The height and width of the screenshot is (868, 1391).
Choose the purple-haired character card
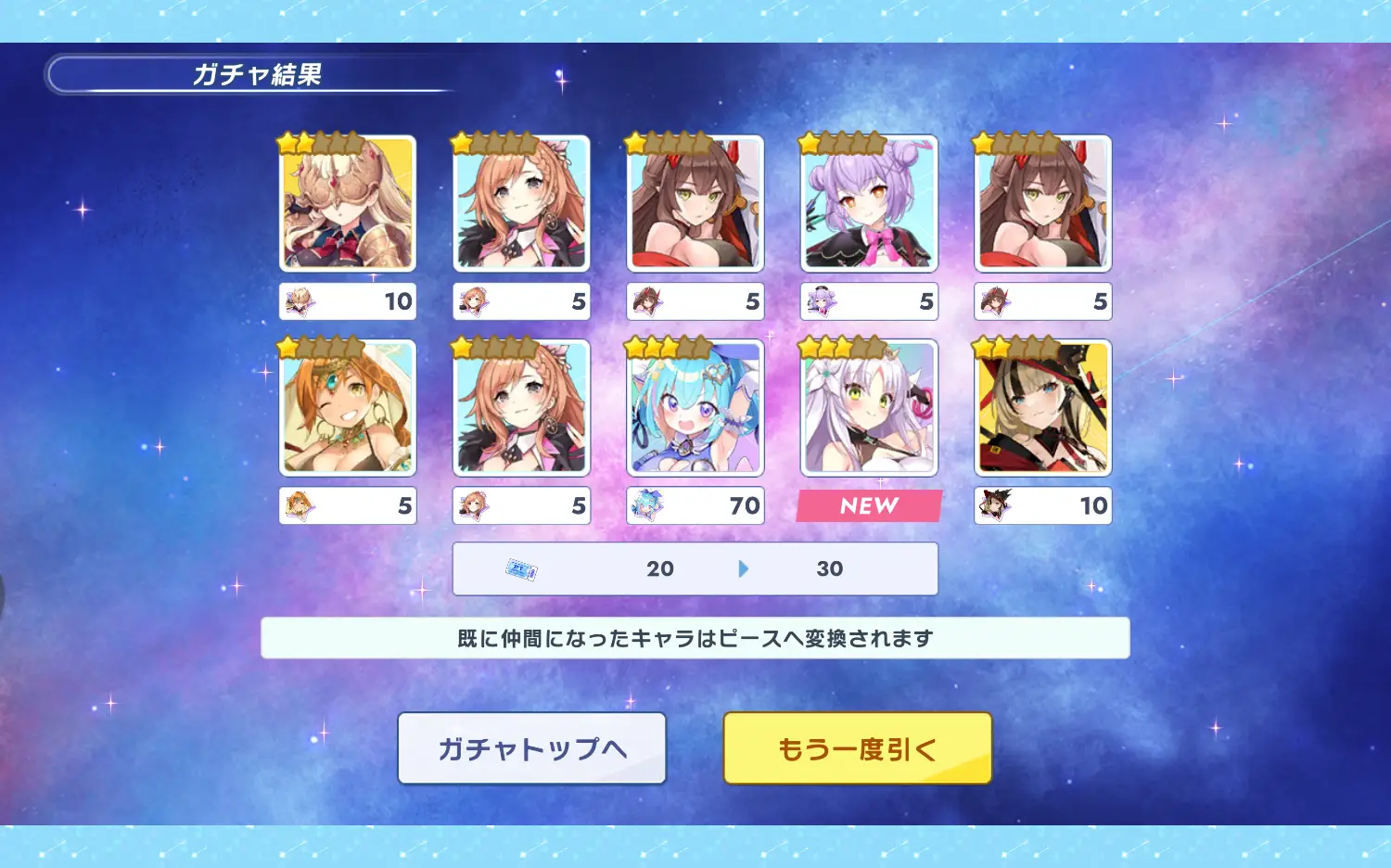pyautogui.click(x=869, y=204)
